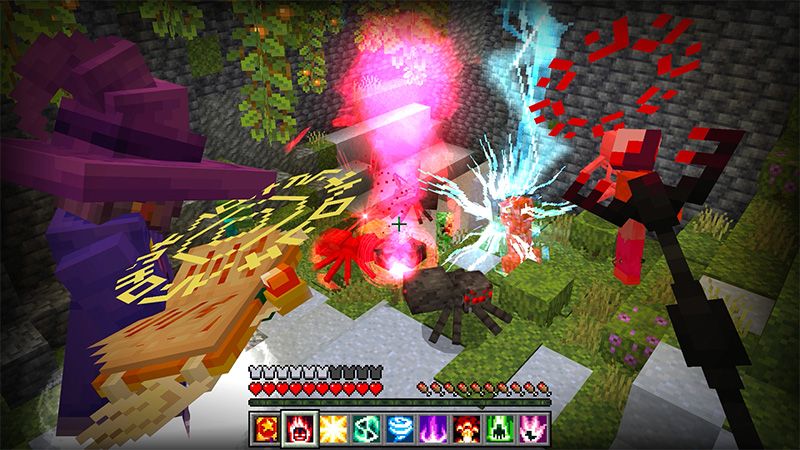
Task: Choose the flaming red skull spell
Action: [299, 430]
